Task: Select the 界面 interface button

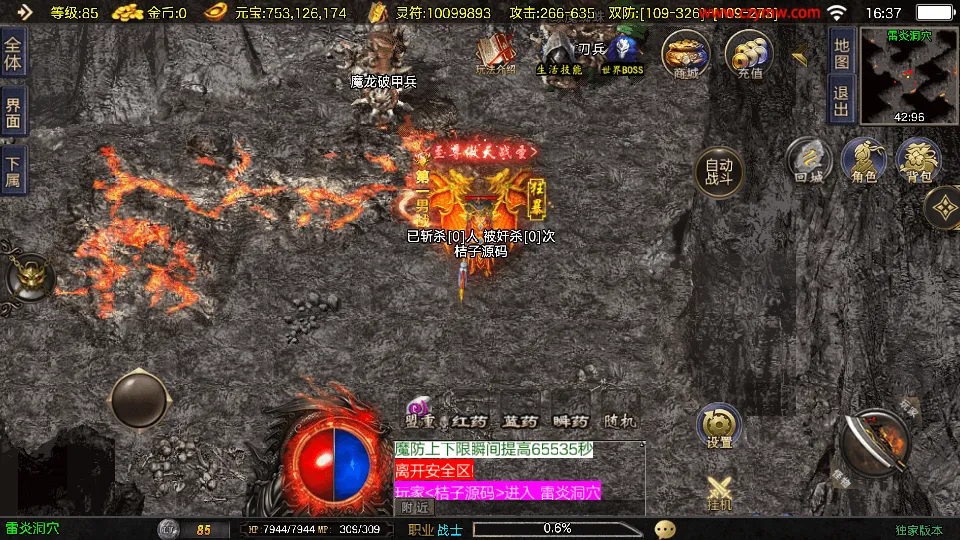Action: [x=13, y=111]
